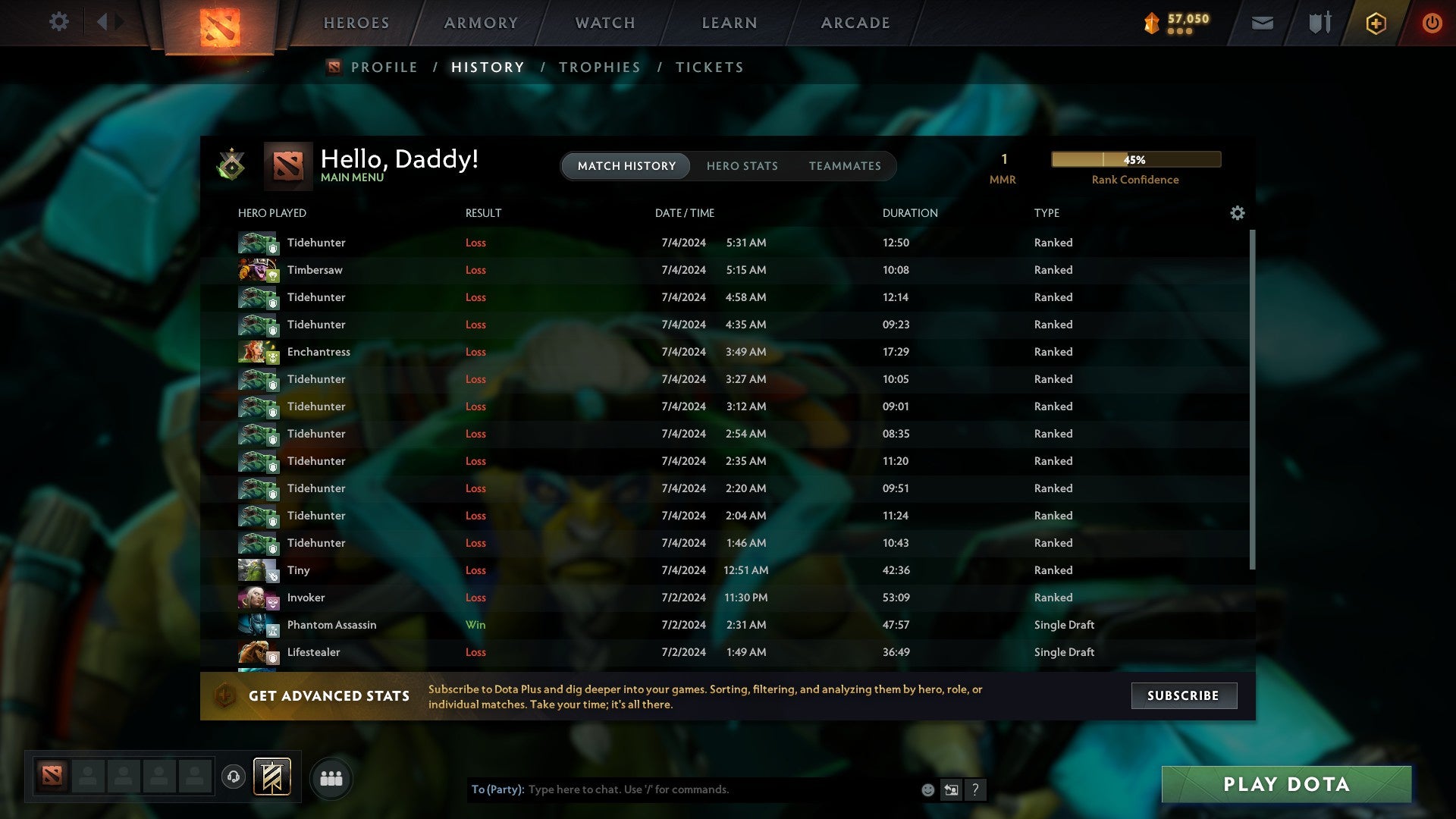This screenshot has width=1456, height=819.
Task: Open the Dota Plus gold hexagon icon
Action: (x=1376, y=23)
